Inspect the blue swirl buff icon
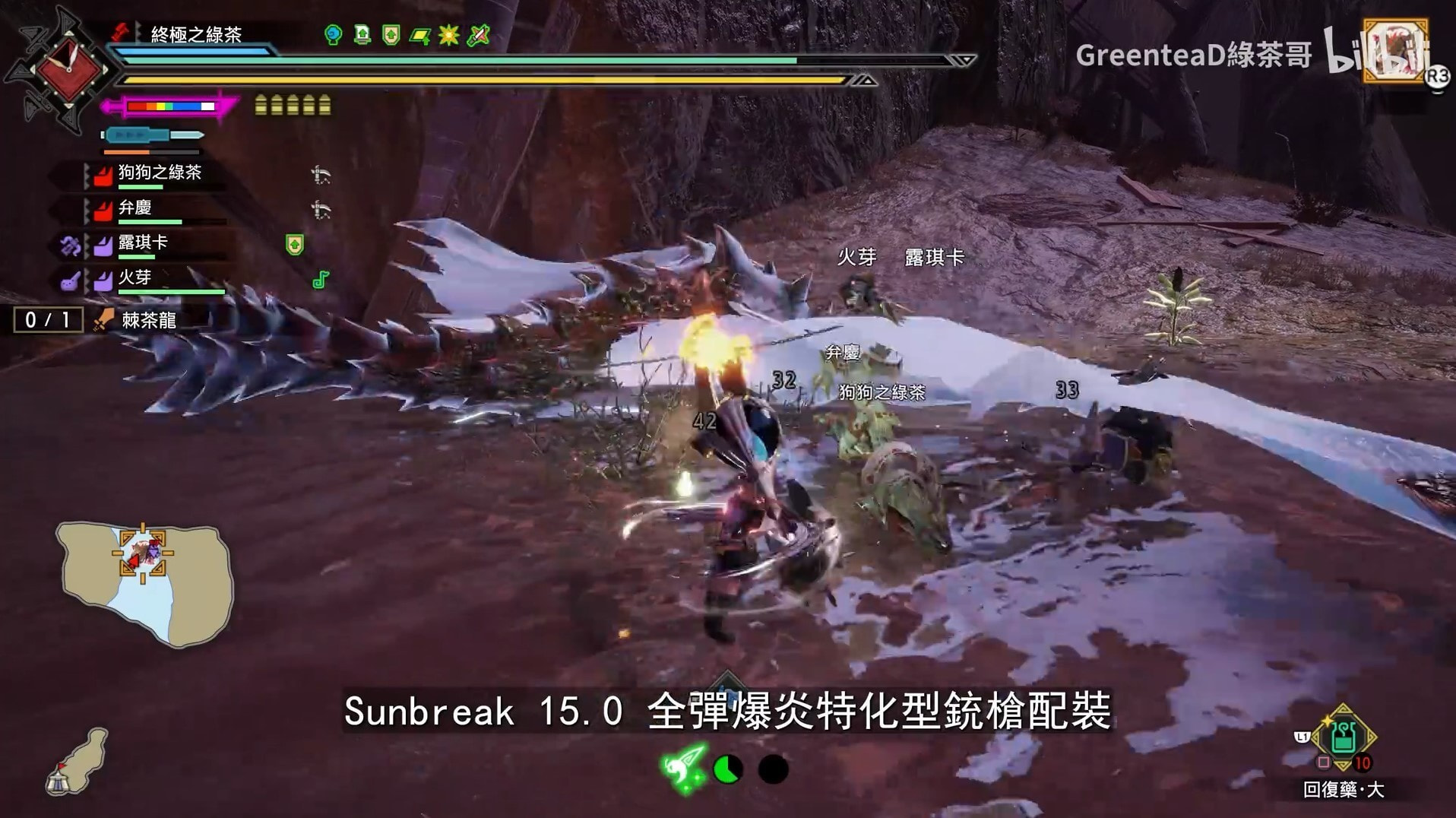Screen dimensions: 1456x818 [333, 35]
